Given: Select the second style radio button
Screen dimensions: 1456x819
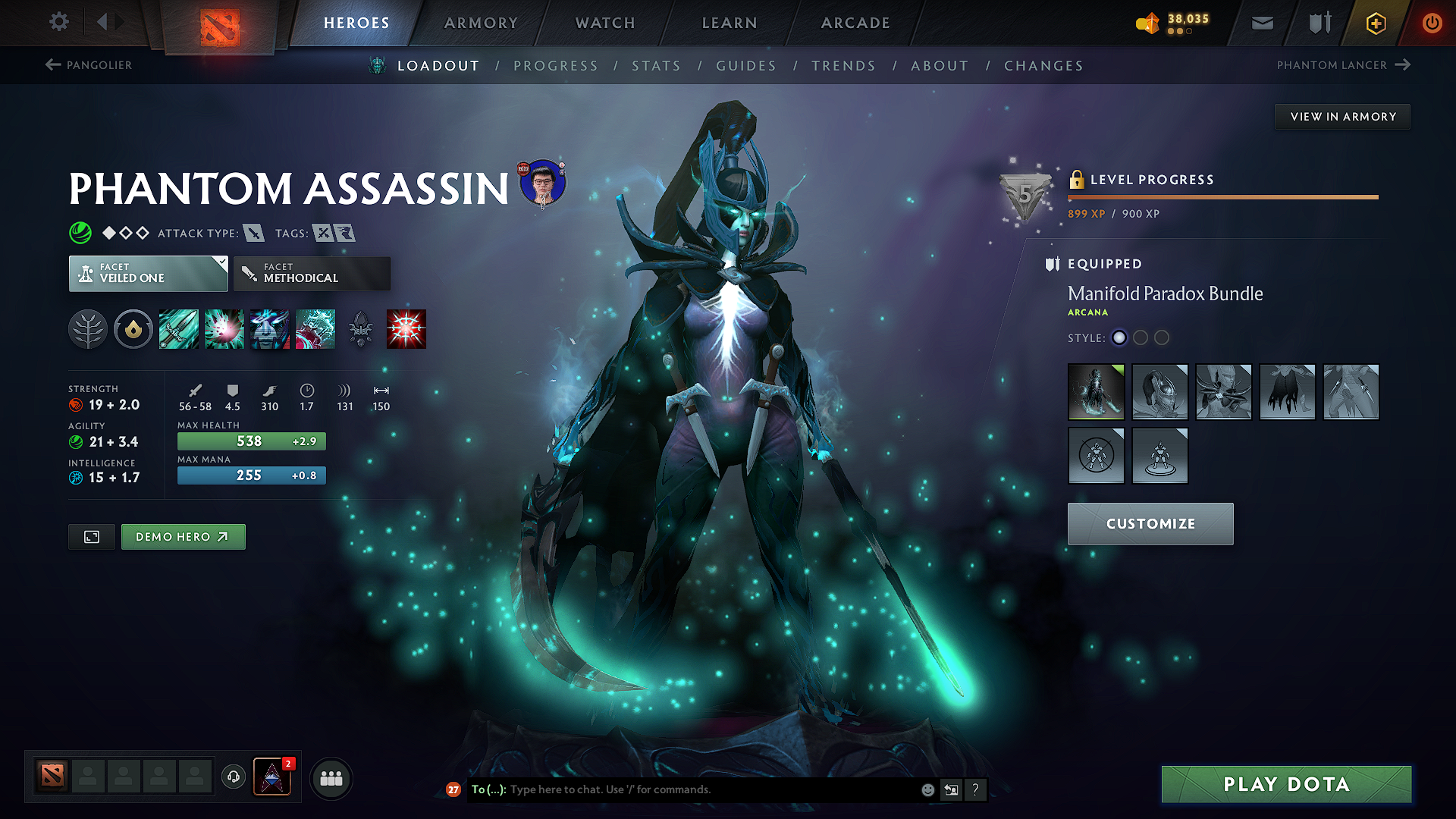Looking at the screenshot, I should [x=1141, y=338].
